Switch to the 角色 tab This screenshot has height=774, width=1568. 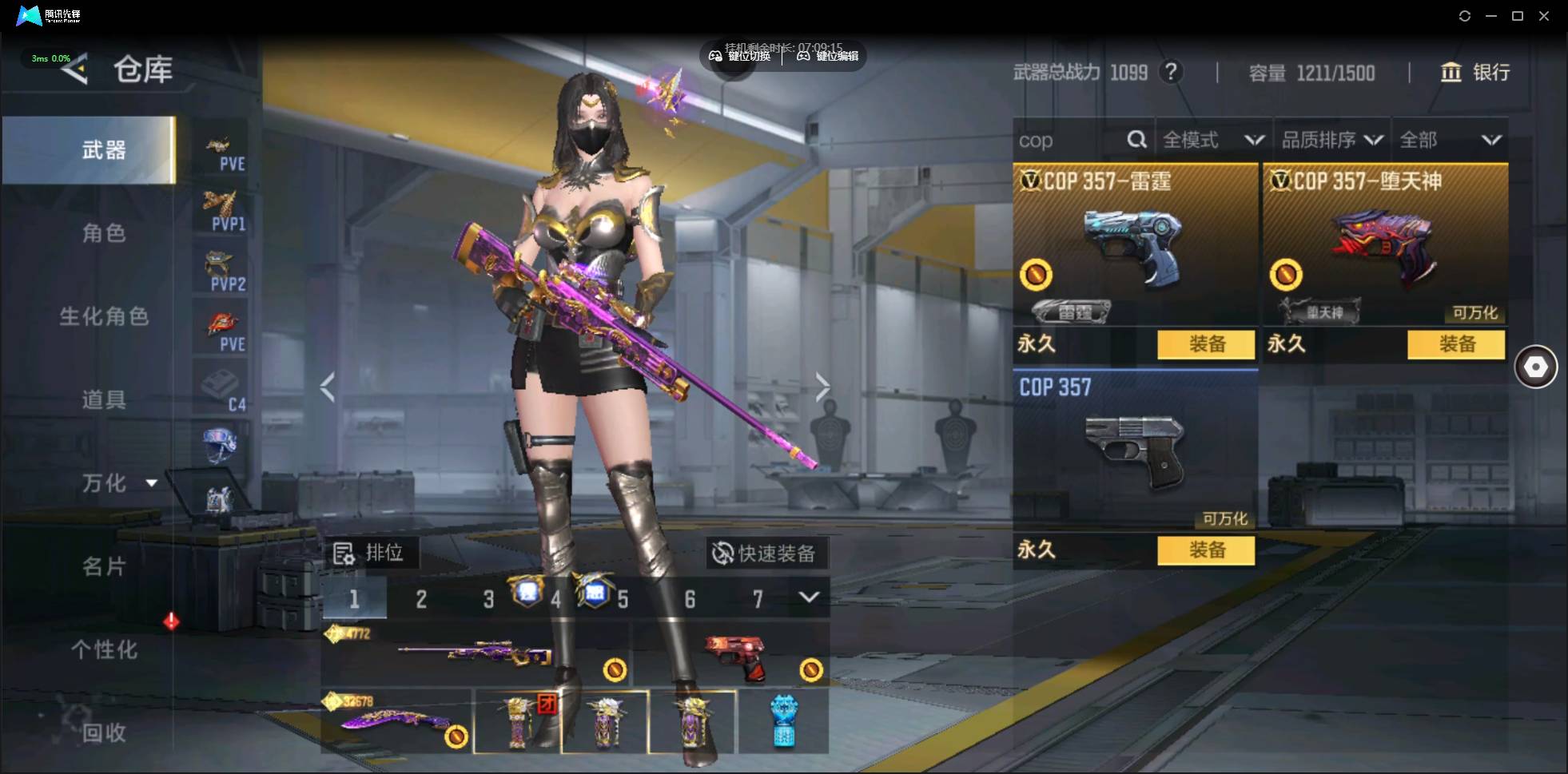click(104, 233)
